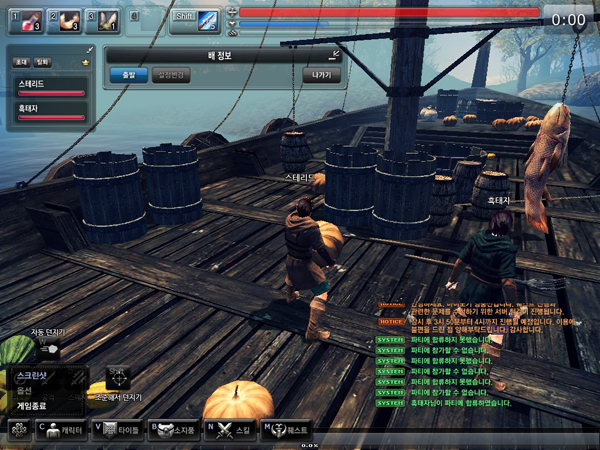The height and width of the screenshot is (450, 600).
Task: Collapse the 배 정보 ship info panel
Action: (x=335, y=53)
